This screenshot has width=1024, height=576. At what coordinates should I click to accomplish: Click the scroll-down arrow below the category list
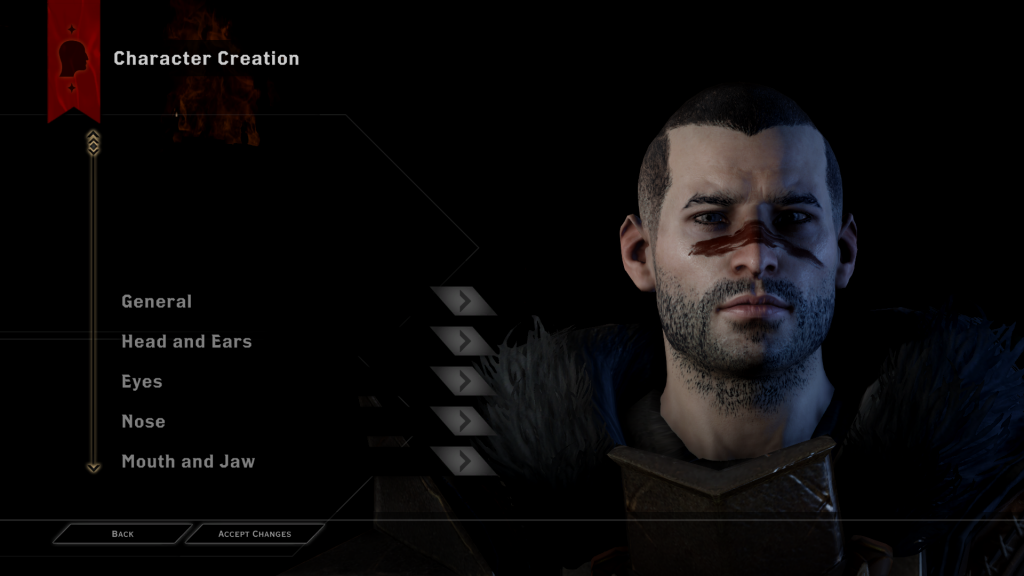click(x=93, y=466)
